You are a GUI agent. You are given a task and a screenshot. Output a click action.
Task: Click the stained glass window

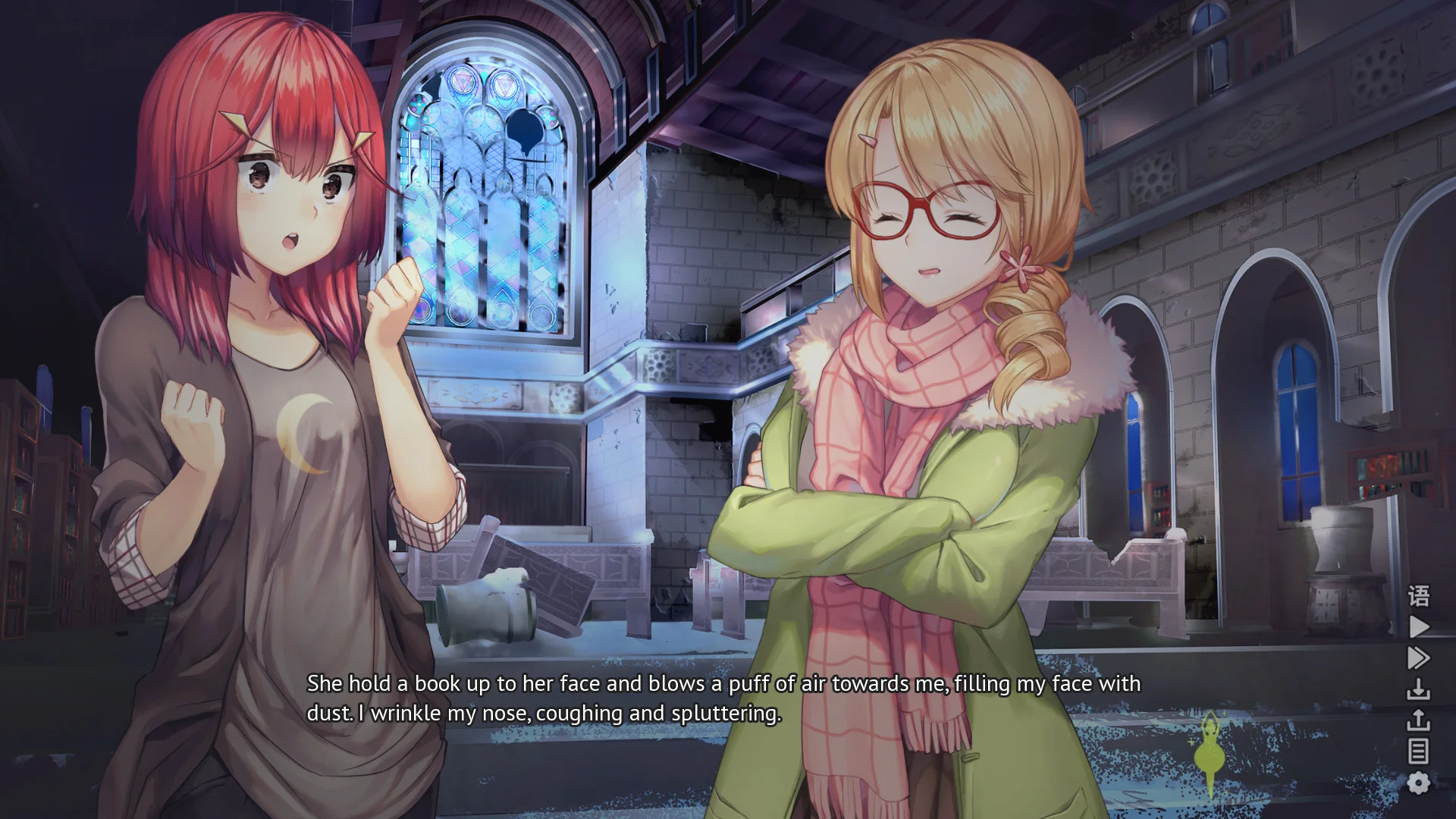coord(485,197)
